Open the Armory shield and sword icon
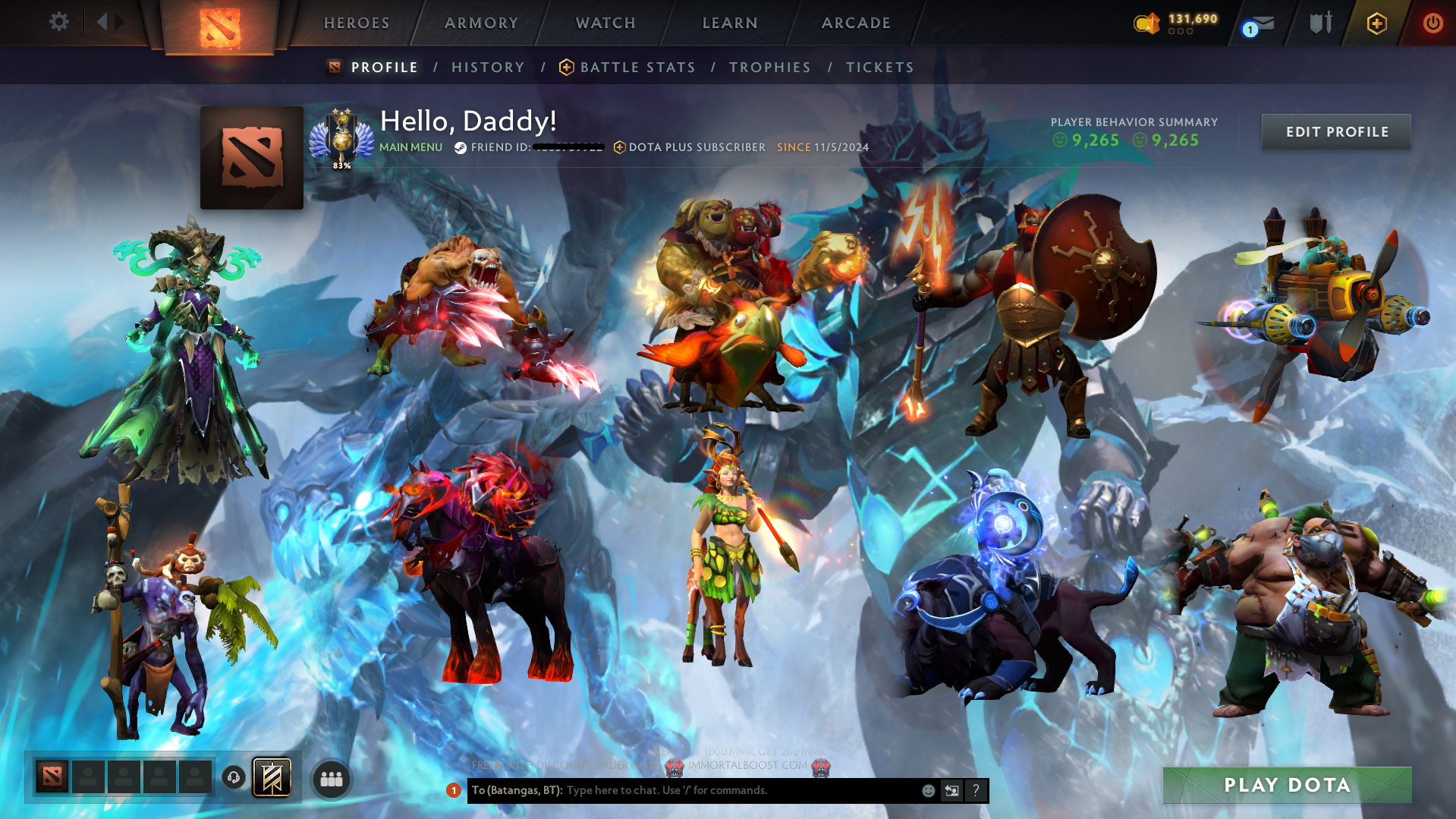1456x819 pixels. pos(1319,23)
